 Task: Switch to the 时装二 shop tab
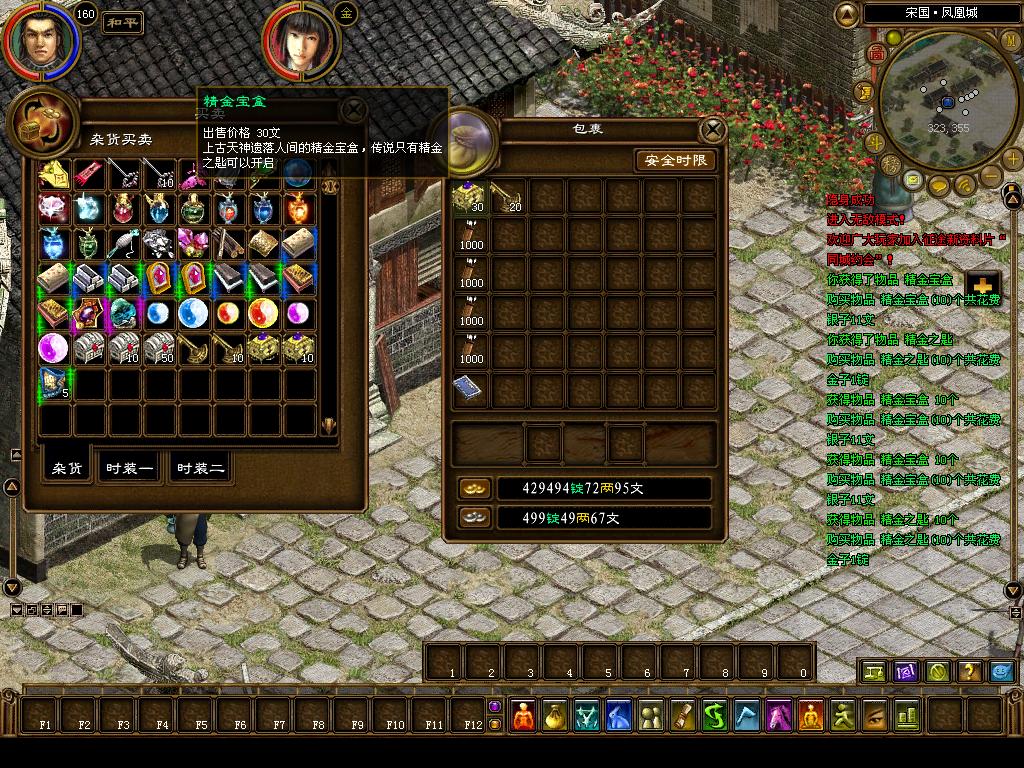[x=200, y=468]
